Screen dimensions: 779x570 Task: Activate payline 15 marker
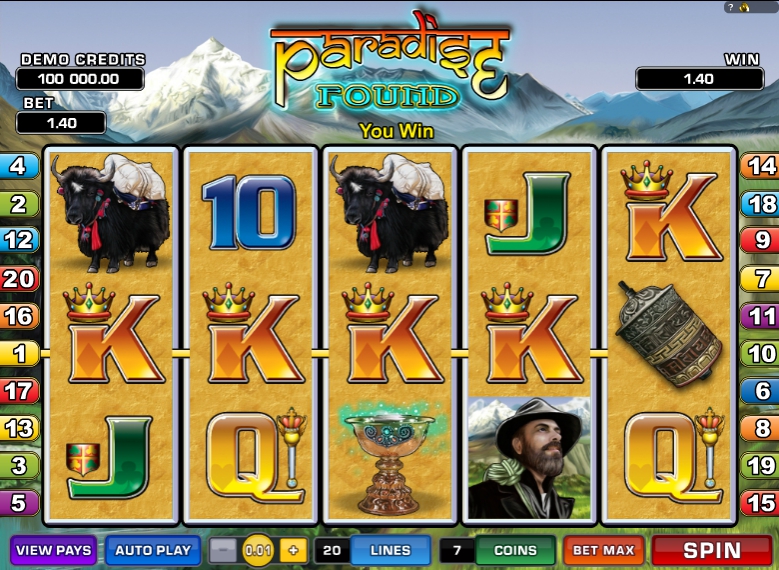coord(760,503)
